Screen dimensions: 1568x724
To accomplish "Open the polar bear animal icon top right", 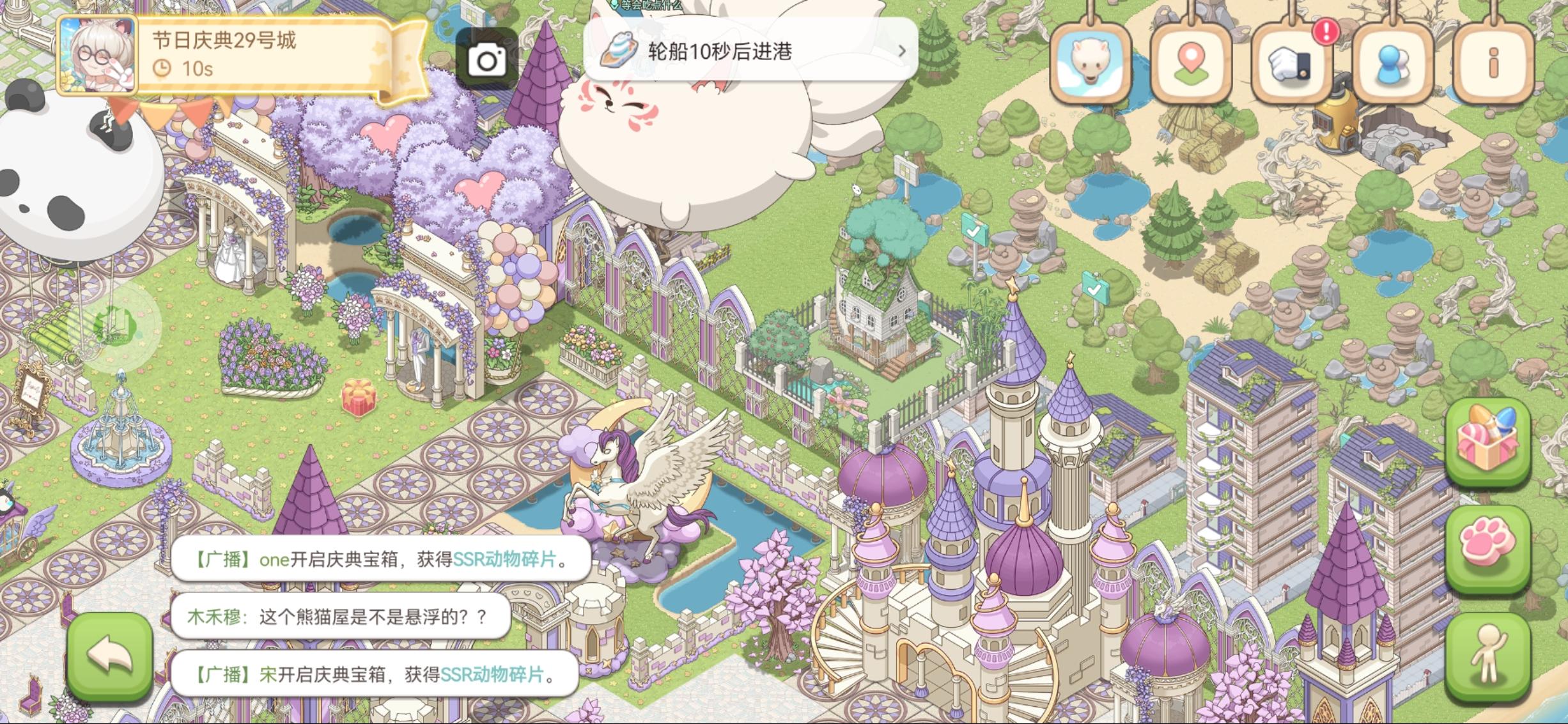I will (x=1091, y=58).
